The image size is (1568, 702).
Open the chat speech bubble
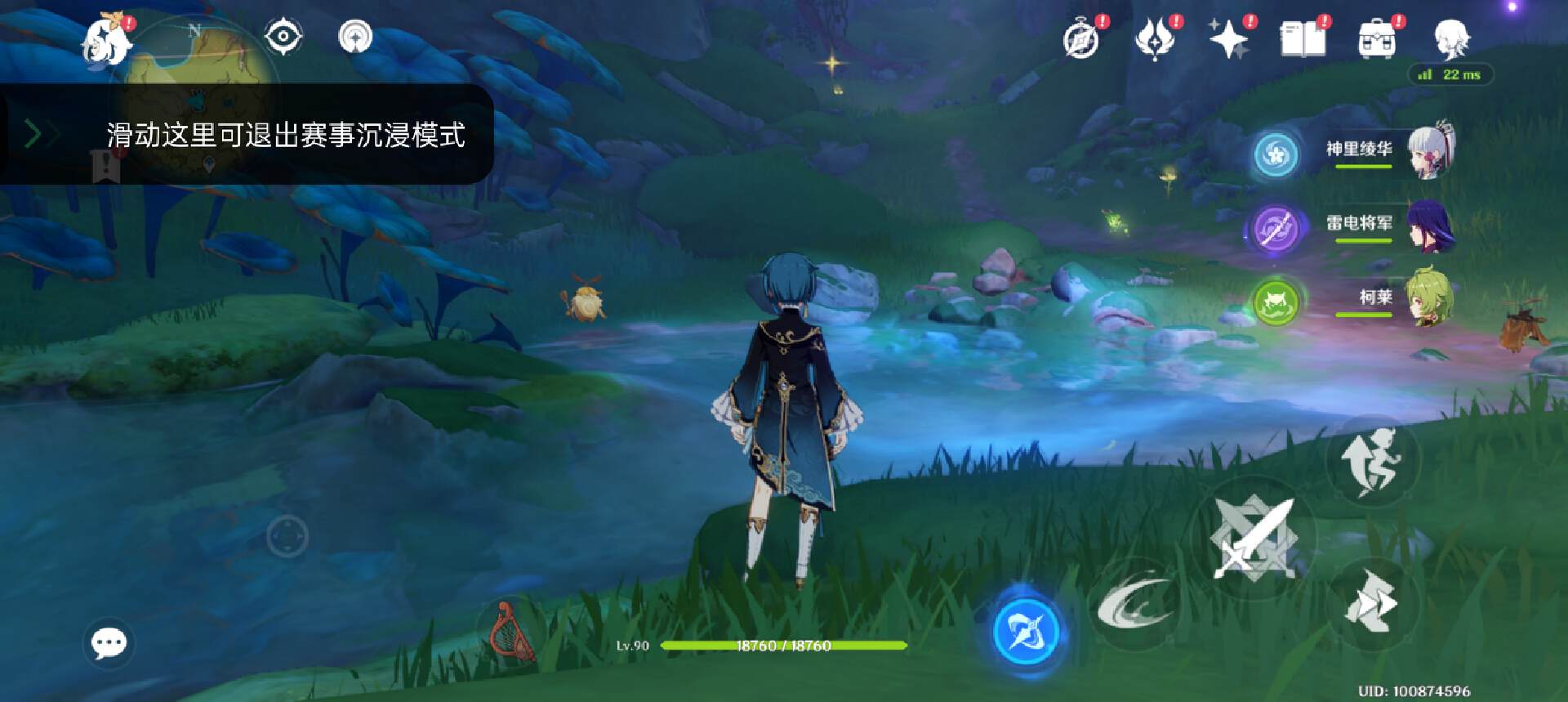click(109, 643)
